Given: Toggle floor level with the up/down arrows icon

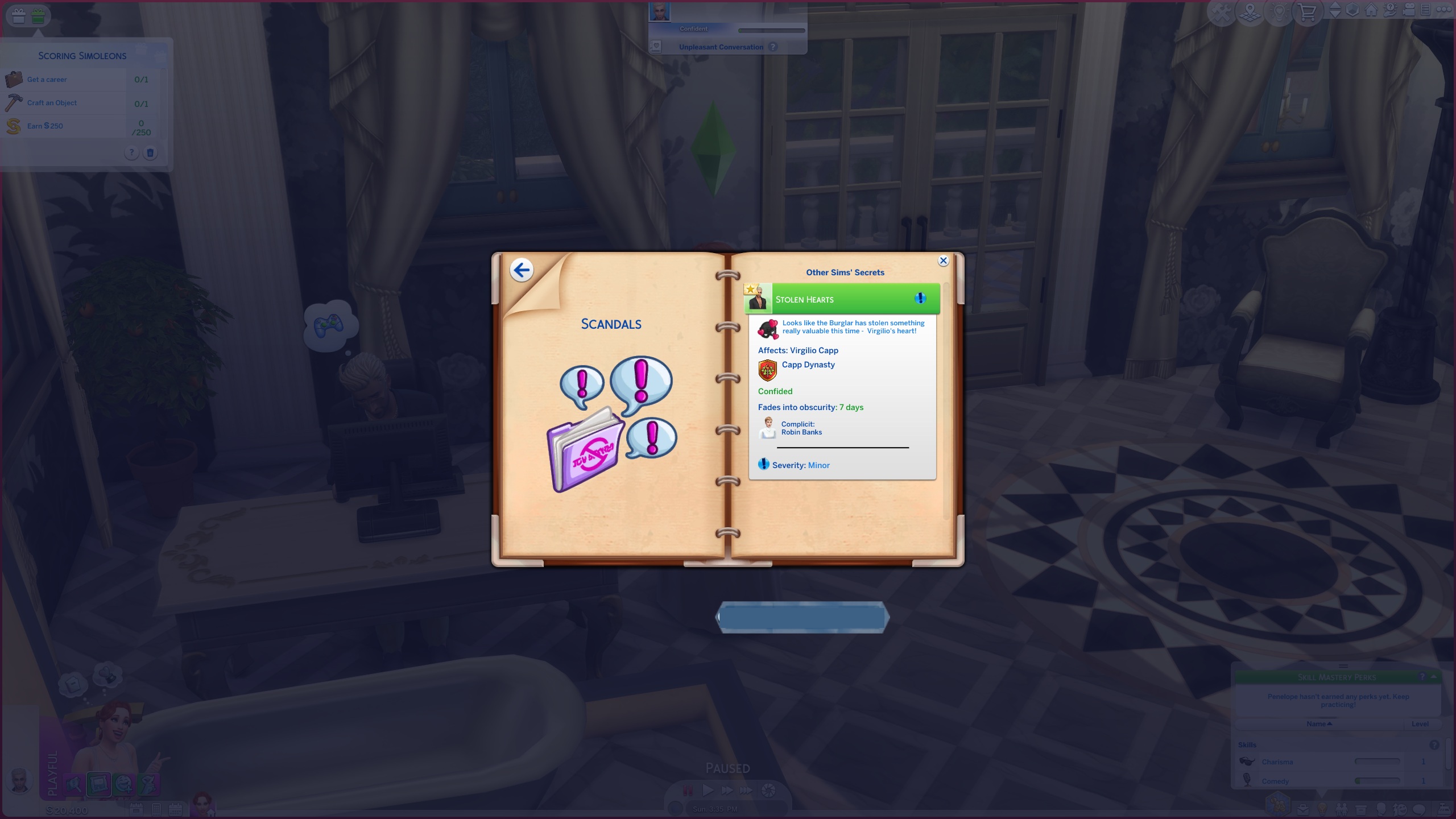Looking at the screenshot, I should (1335, 9).
